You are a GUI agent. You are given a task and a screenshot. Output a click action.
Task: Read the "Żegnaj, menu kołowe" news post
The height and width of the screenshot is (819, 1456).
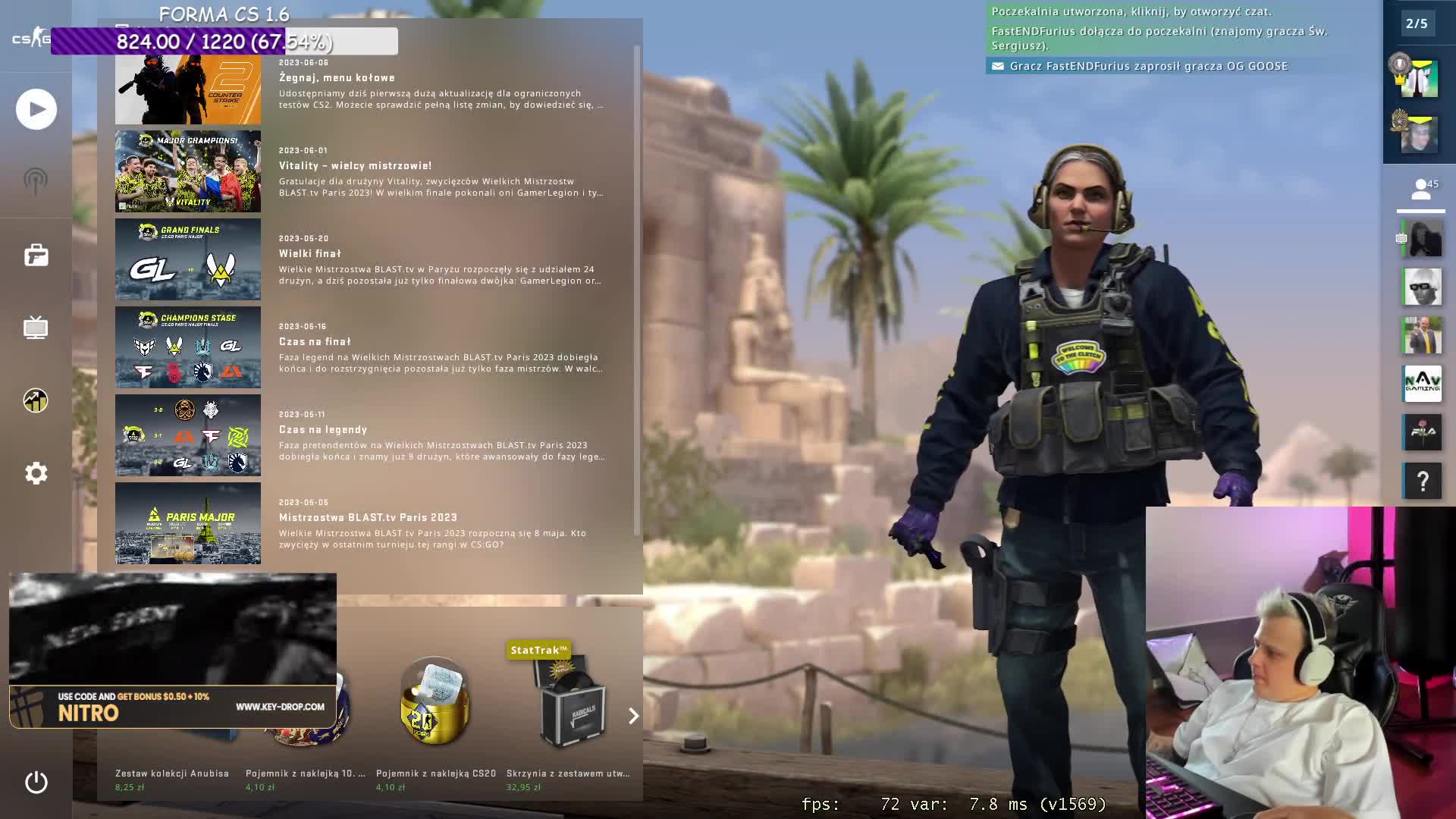pyautogui.click(x=337, y=77)
